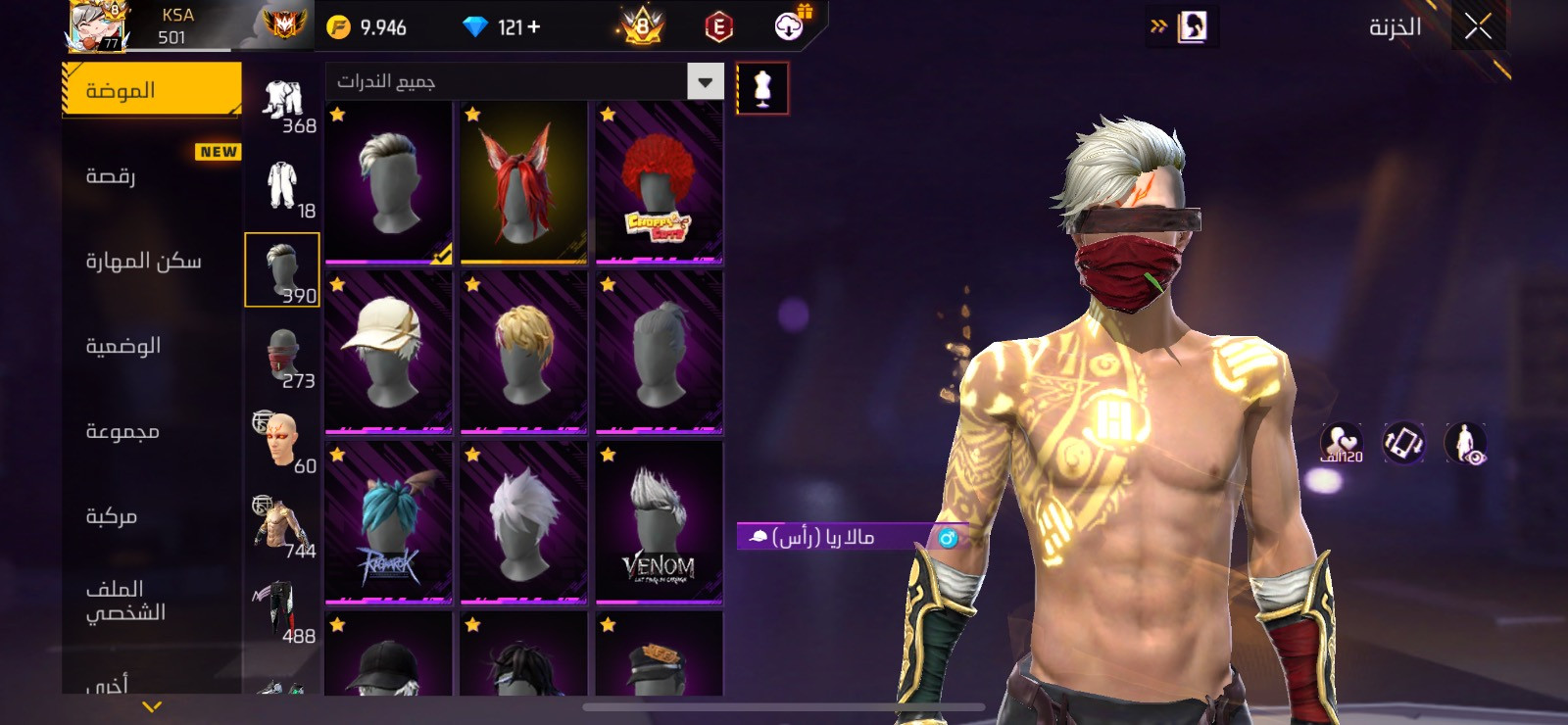Open the face mask subcategory with 273
Viewport: 1568px width, 725px height.
point(282,356)
